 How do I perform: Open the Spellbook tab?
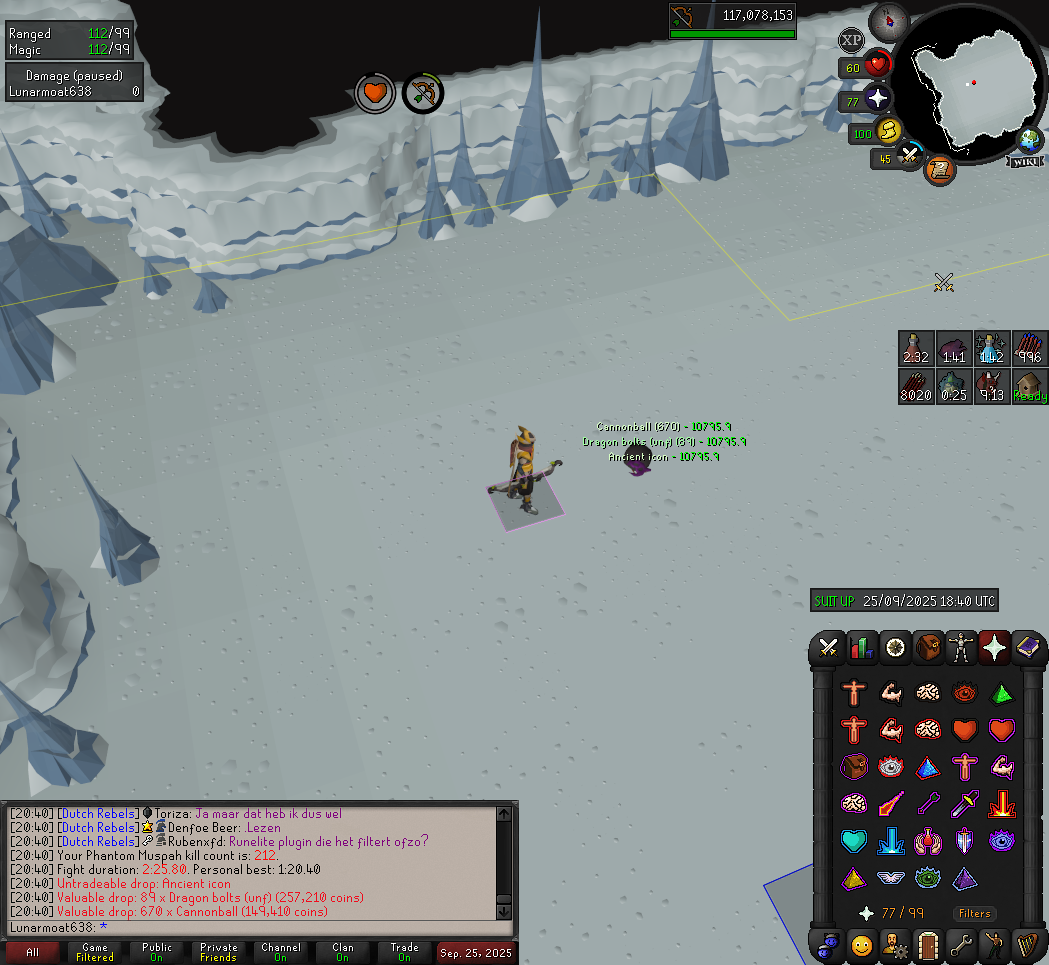1027,648
